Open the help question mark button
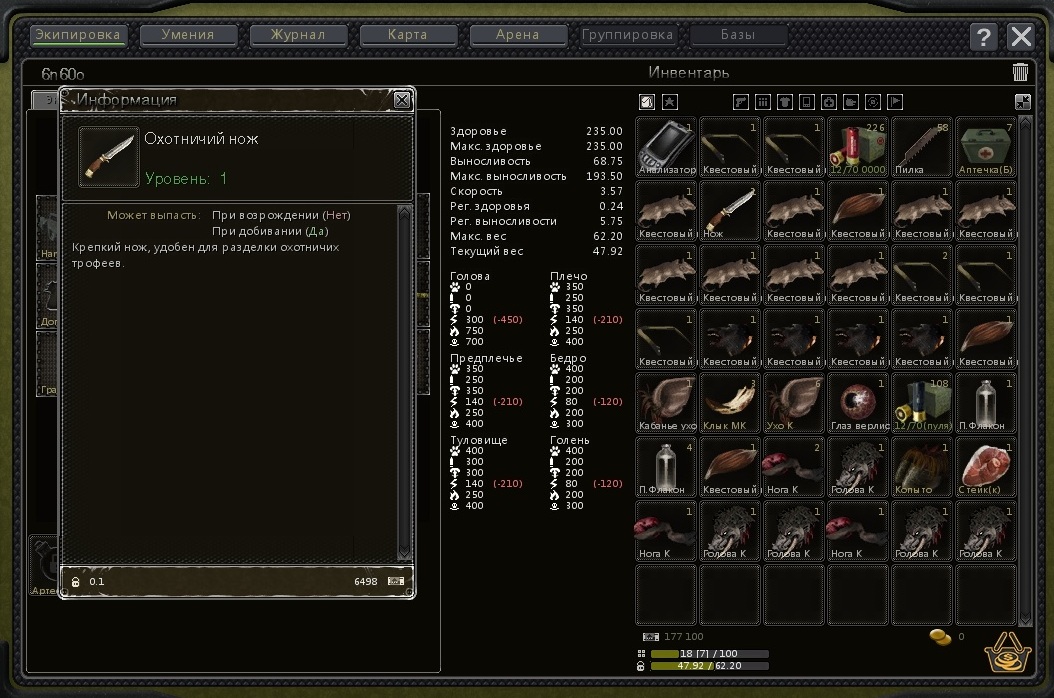 [983, 37]
